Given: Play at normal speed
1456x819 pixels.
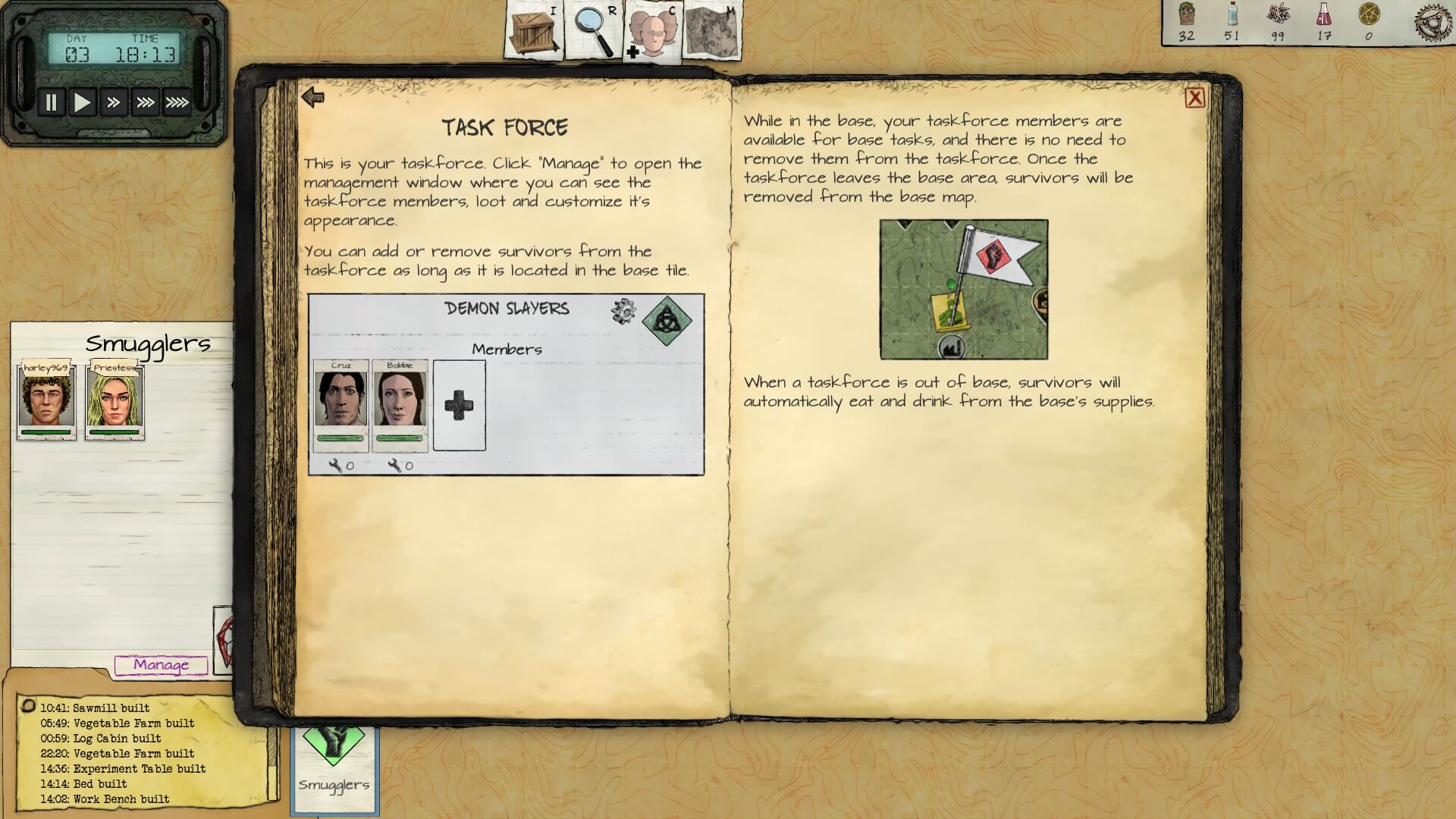Looking at the screenshot, I should point(82,102).
